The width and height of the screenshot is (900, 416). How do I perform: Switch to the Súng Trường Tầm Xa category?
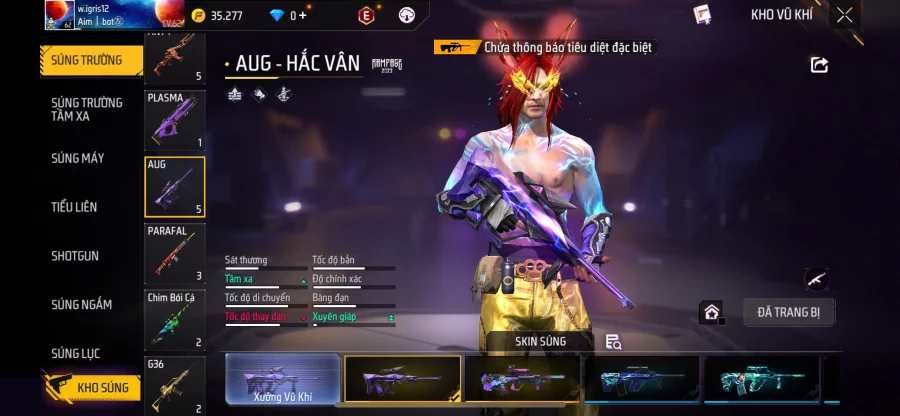pos(87,109)
